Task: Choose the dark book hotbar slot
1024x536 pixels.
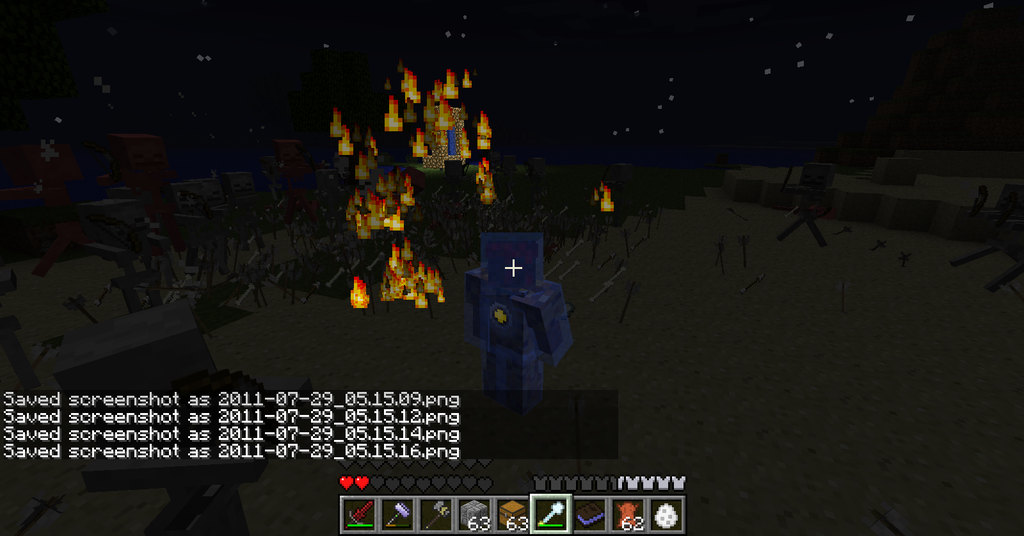Action: click(x=588, y=514)
